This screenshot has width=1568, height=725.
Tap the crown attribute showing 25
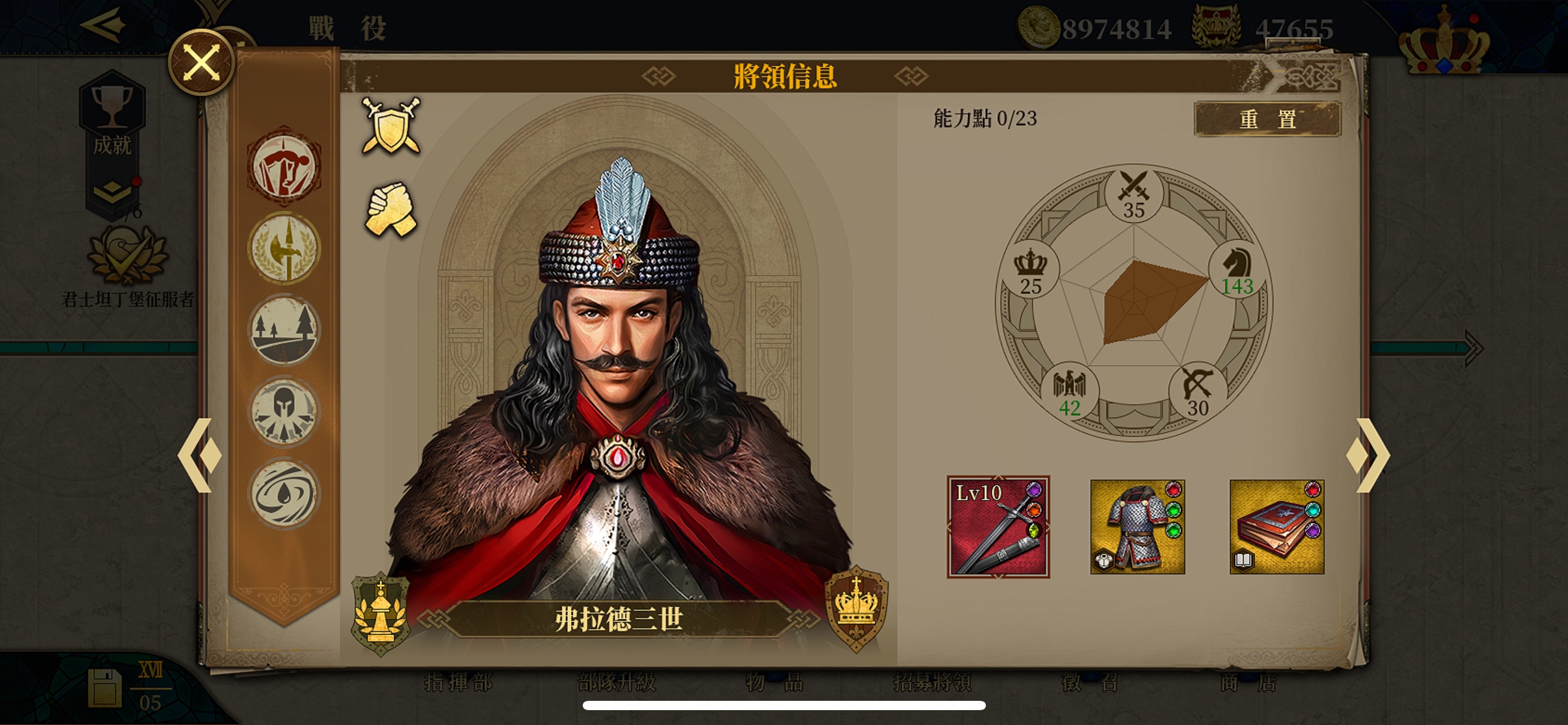click(1030, 271)
